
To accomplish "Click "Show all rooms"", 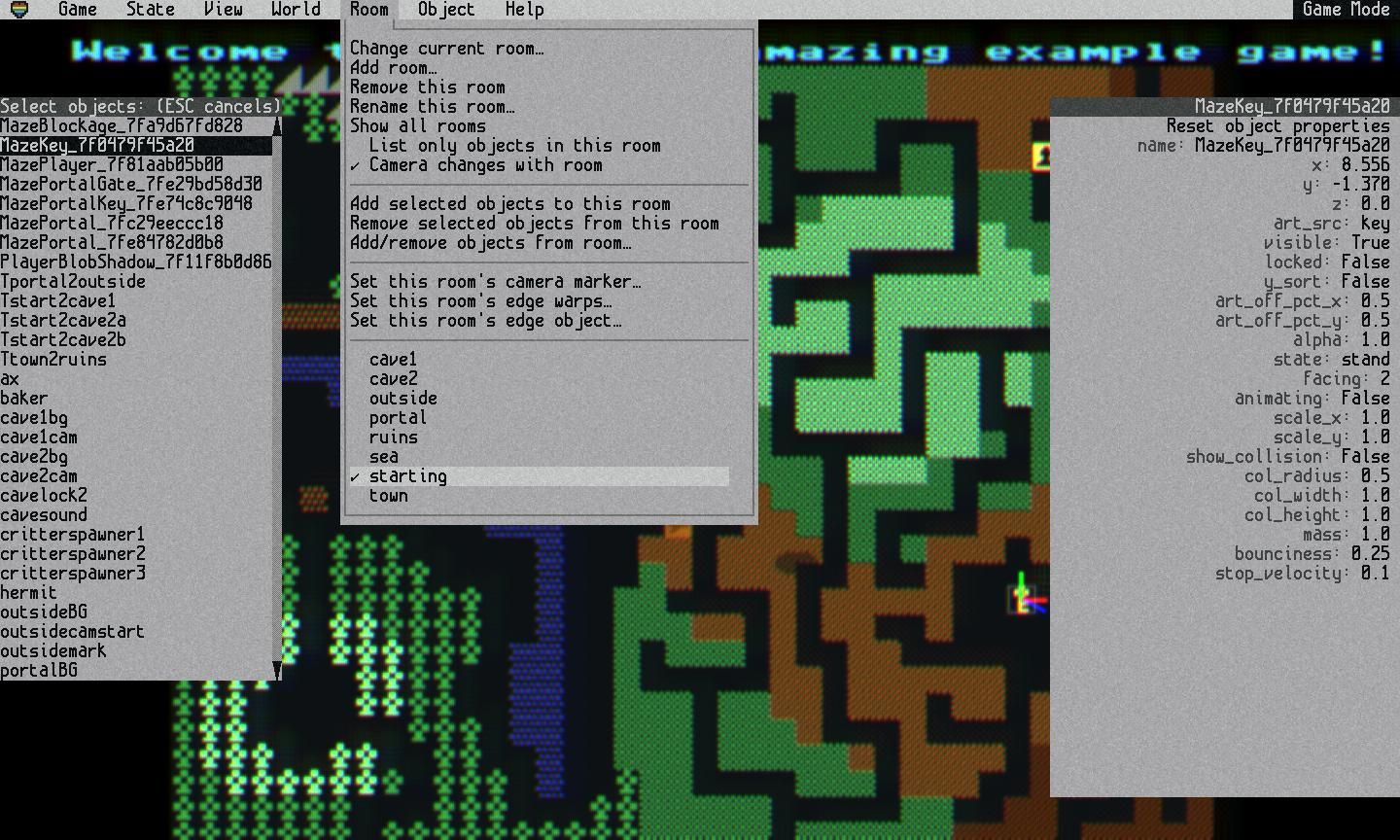I will (418, 125).
